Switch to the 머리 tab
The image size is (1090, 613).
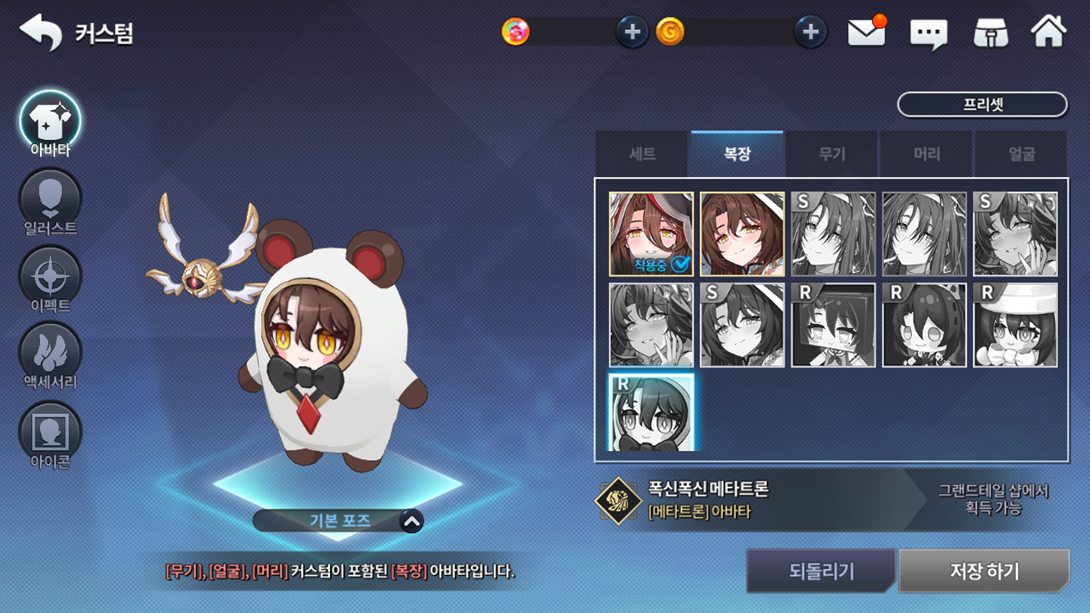coord(927,154)
